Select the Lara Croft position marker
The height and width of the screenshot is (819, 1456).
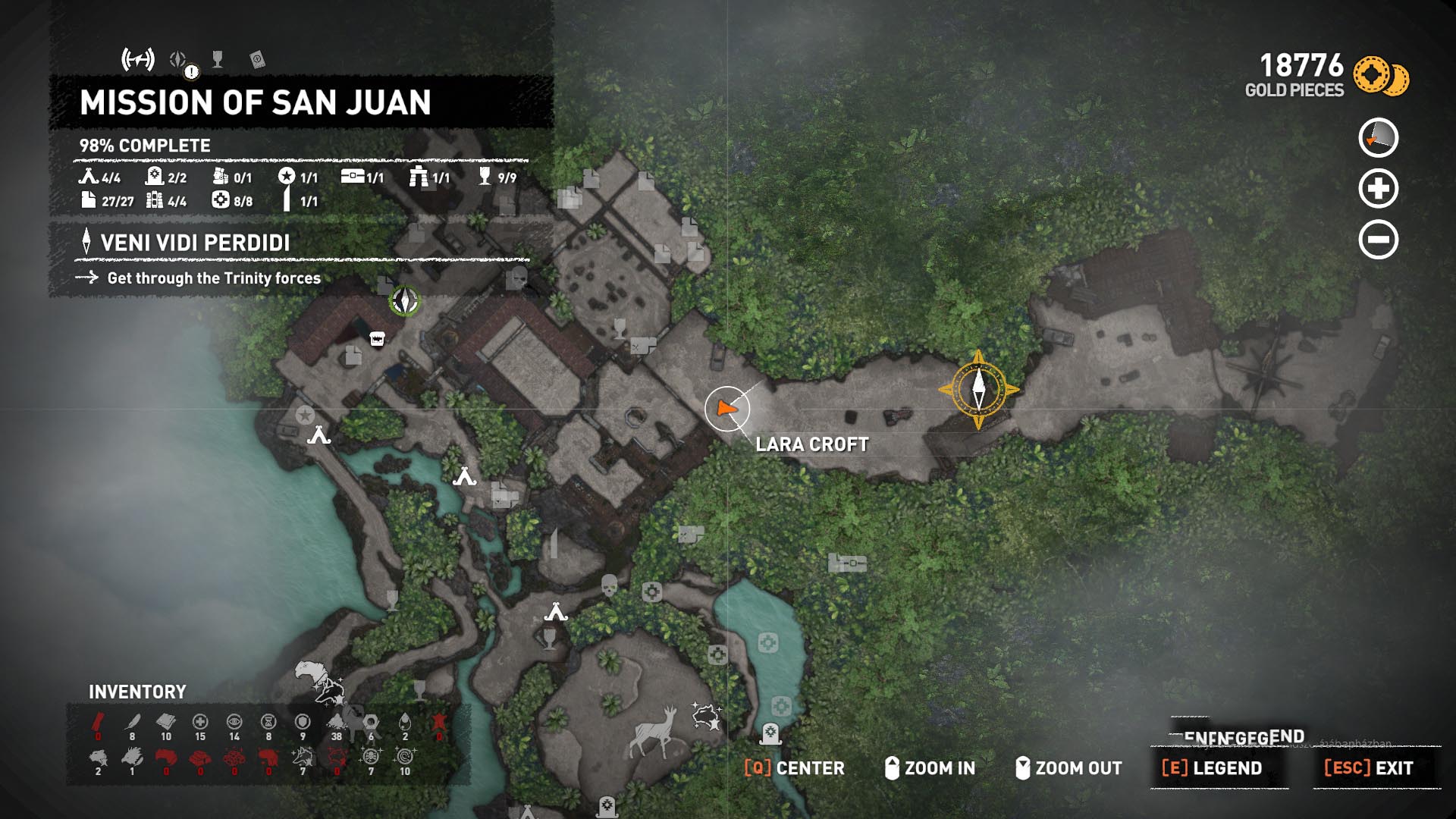click(x=726, y=409)
